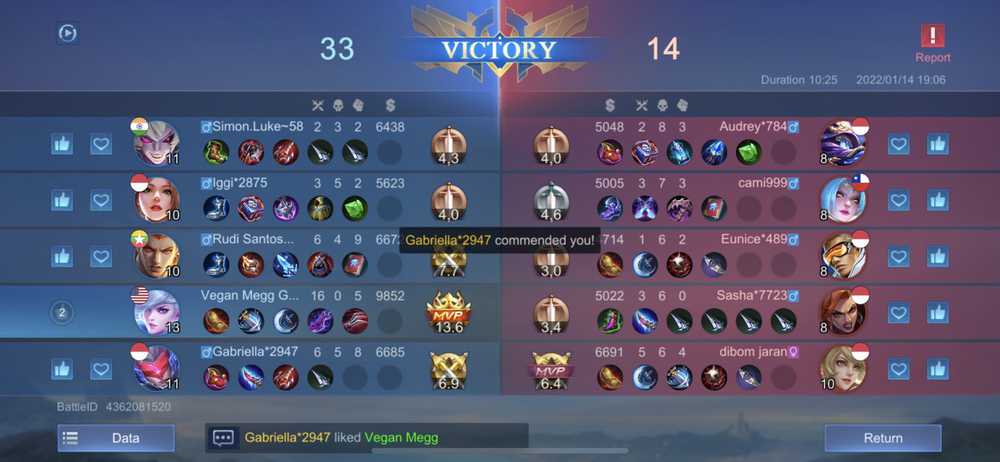Follow Simon.Luke~58 with the heart button
This screenshot has width=1000, height=462.
(100, 144)
